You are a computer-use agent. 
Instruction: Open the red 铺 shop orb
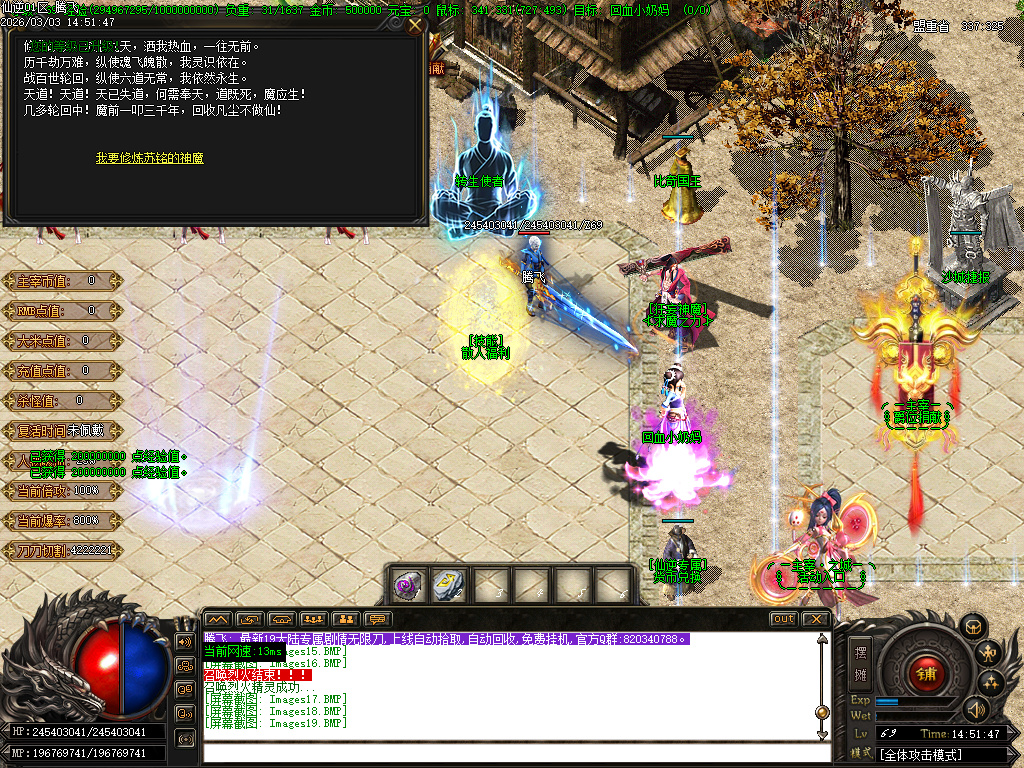pyautogui.click(x=925, y=673)
